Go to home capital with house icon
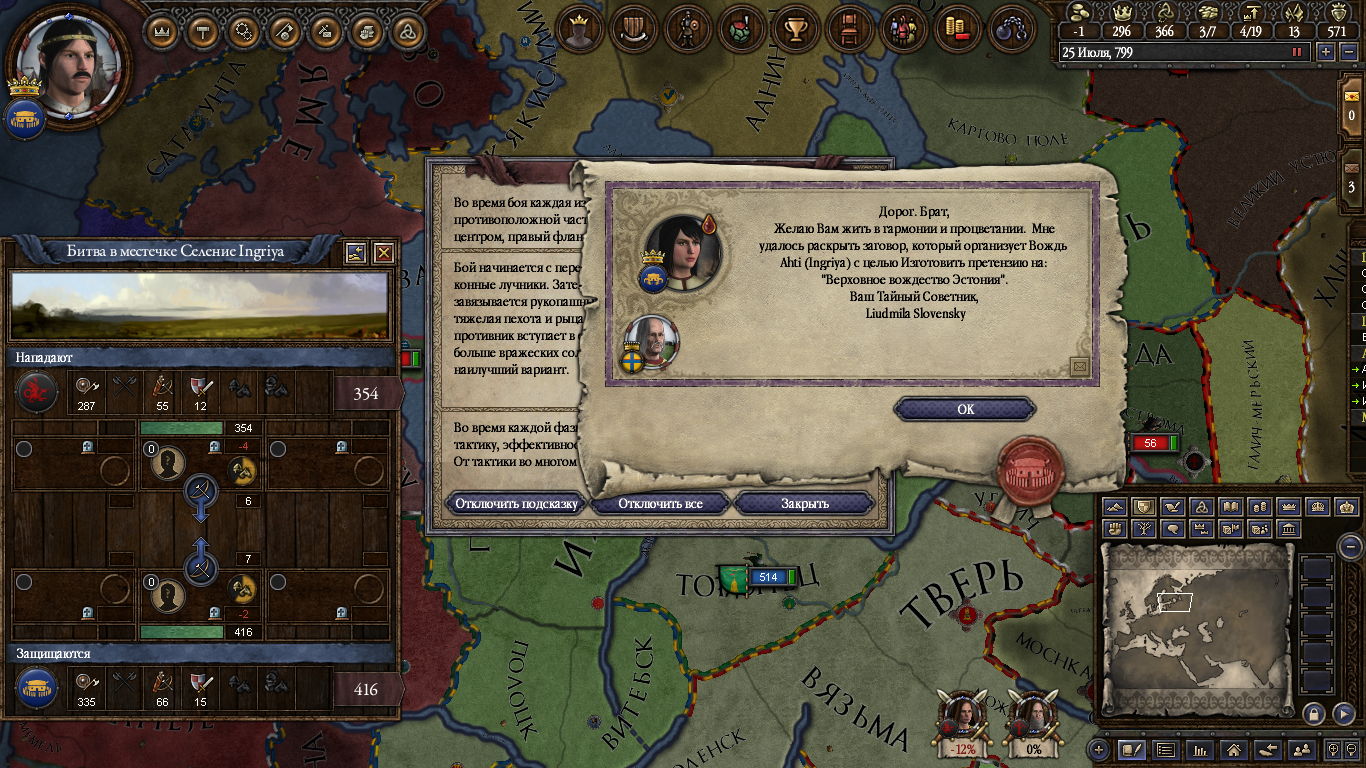 1235,749
